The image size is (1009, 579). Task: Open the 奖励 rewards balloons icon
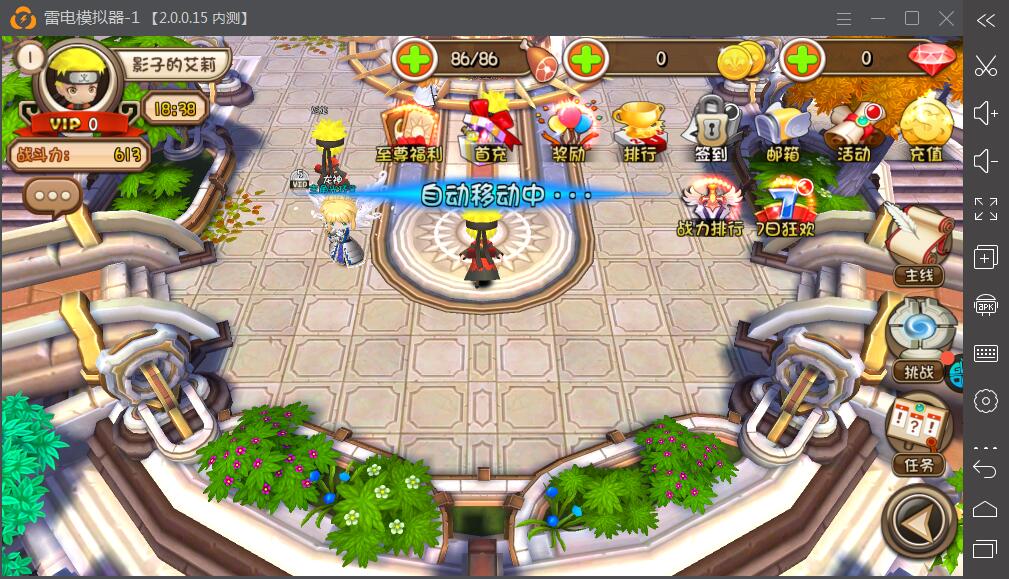(x=567, y=130)
